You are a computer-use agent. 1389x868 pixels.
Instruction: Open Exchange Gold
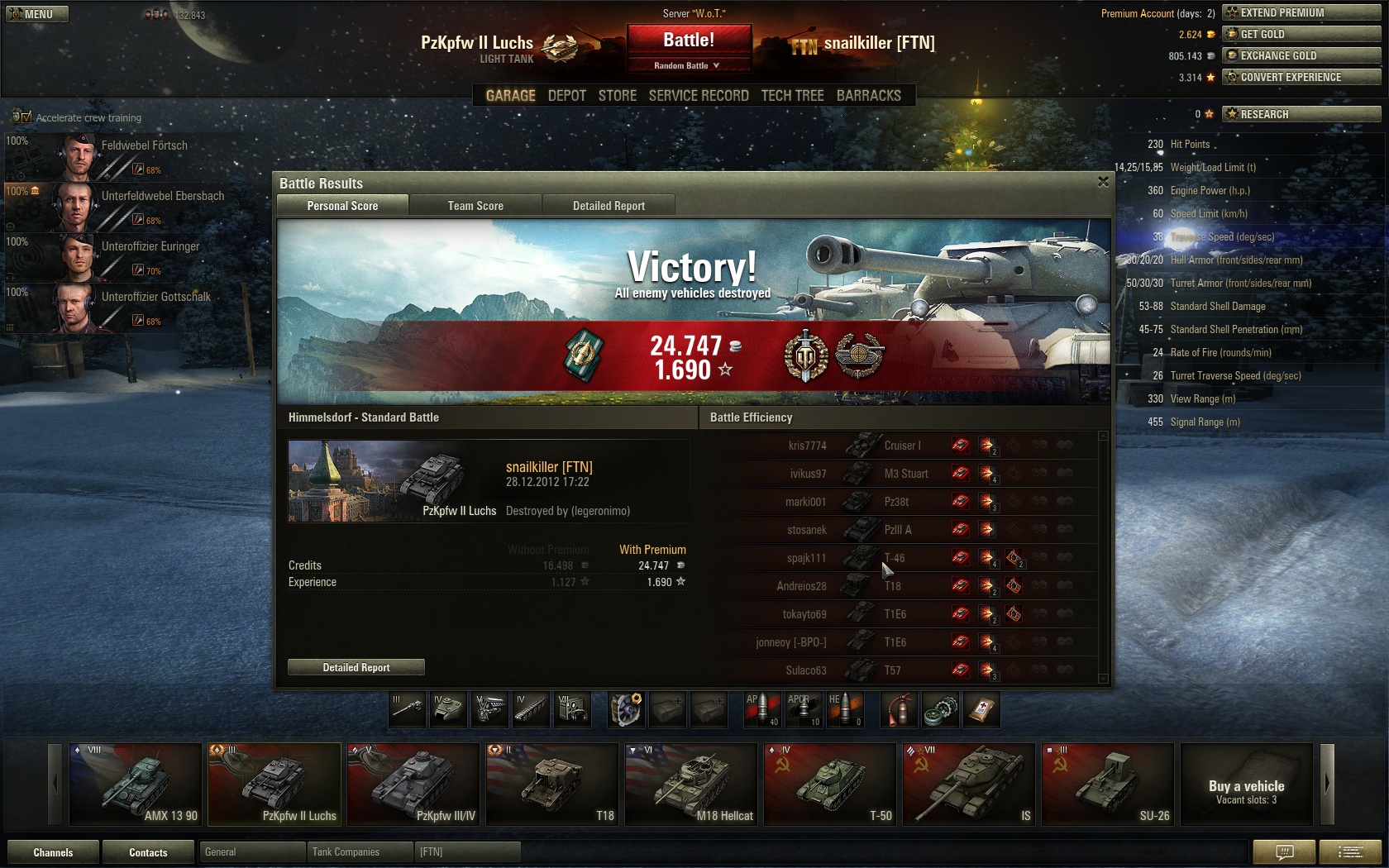(x=1301, y=55)
